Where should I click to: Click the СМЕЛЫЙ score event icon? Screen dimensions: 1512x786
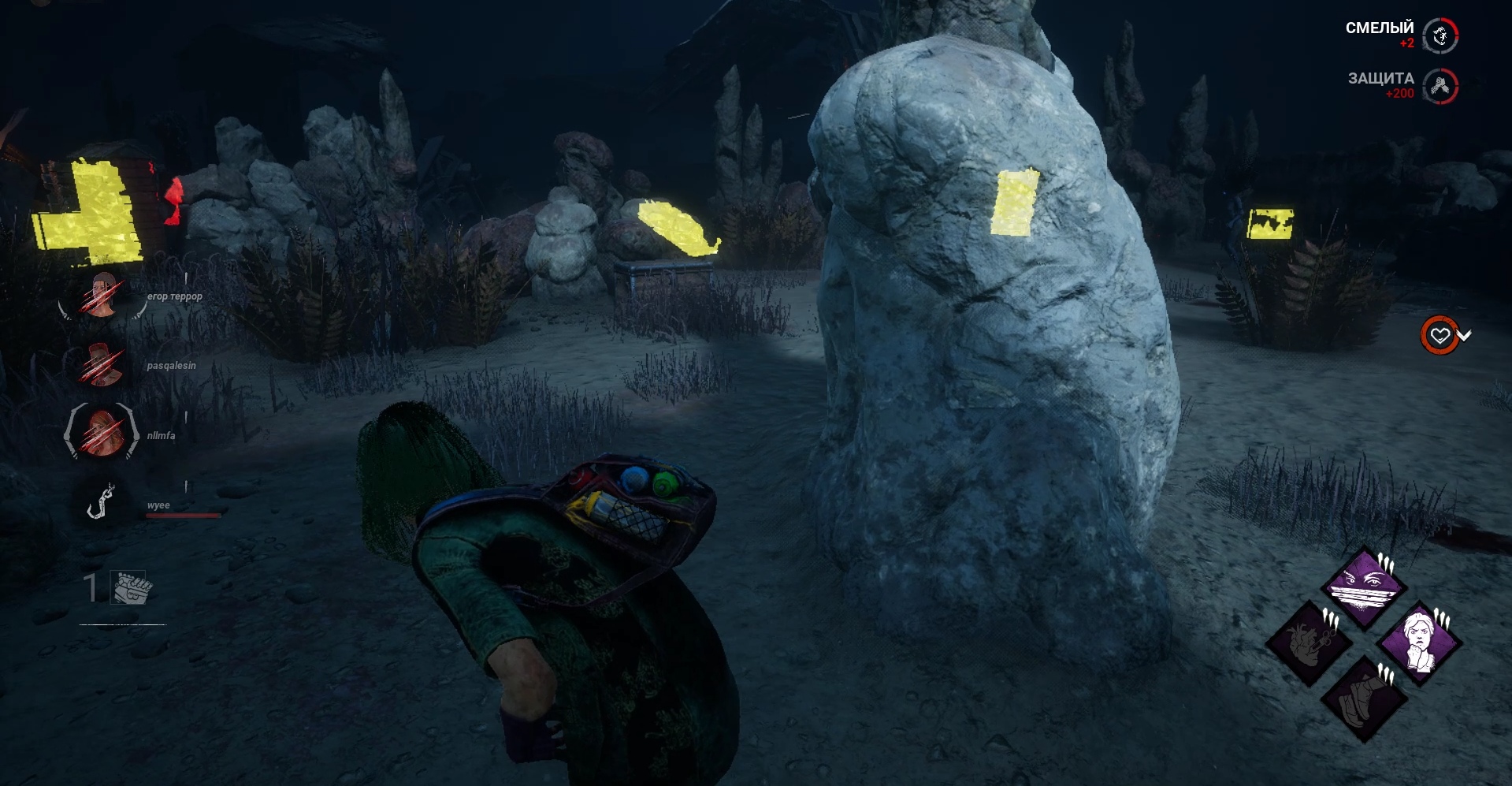tap(1441, 35)
